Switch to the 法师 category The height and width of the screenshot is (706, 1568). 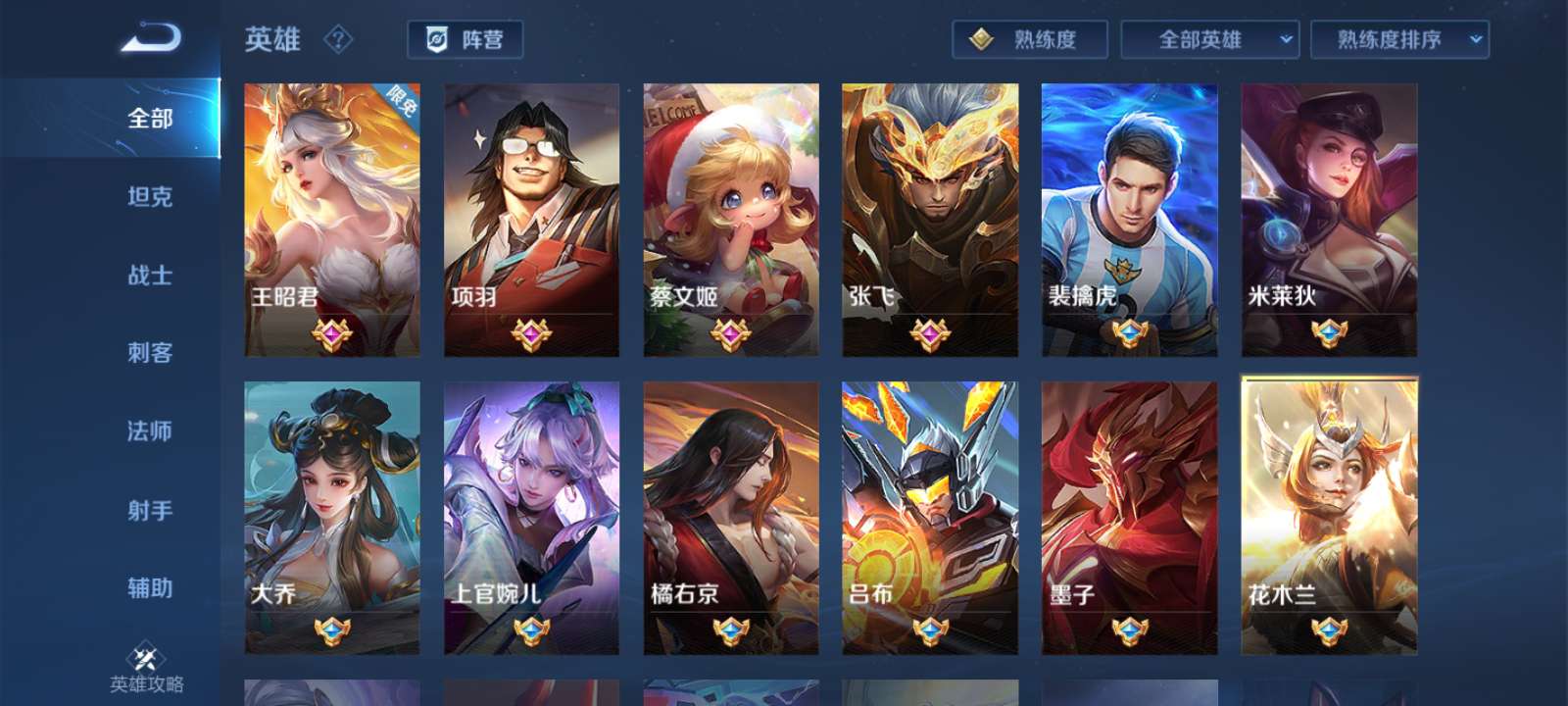point(149,432)
